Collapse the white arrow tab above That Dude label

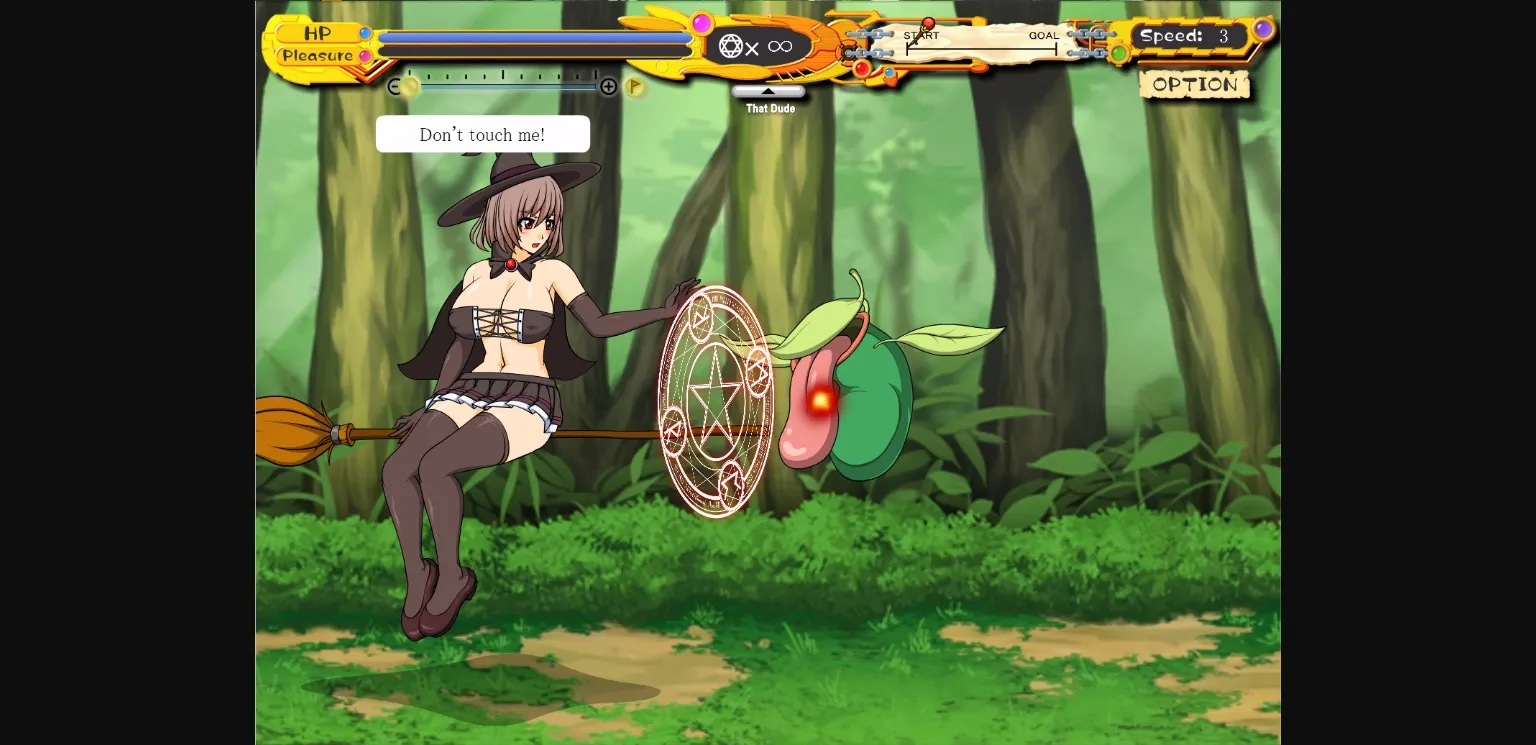click(x=769, y=91)
